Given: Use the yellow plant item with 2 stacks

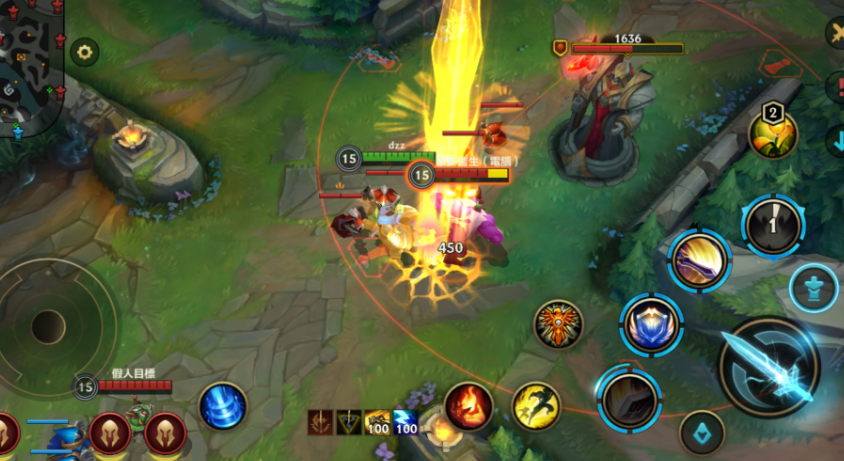Looking at the screenshot, I should click(x=773, y=134).
